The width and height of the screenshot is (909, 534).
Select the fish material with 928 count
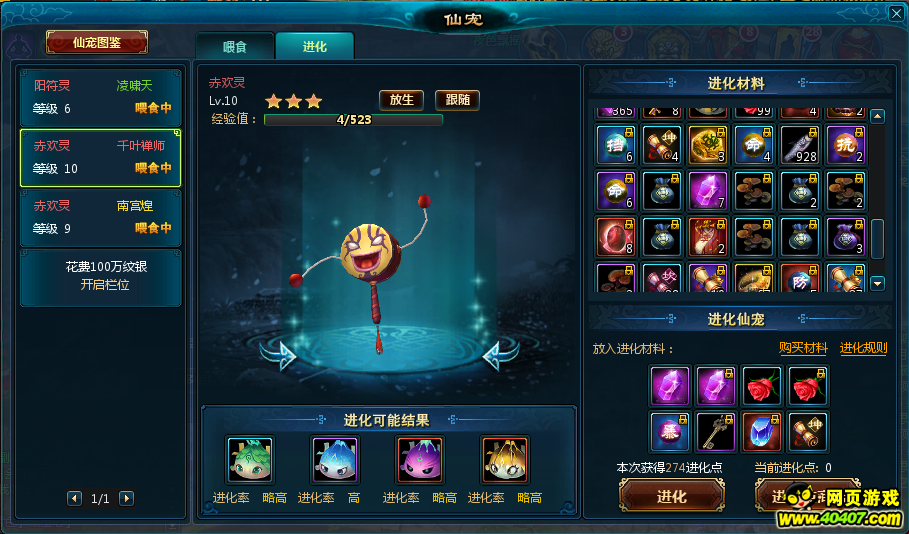(800, 145)
